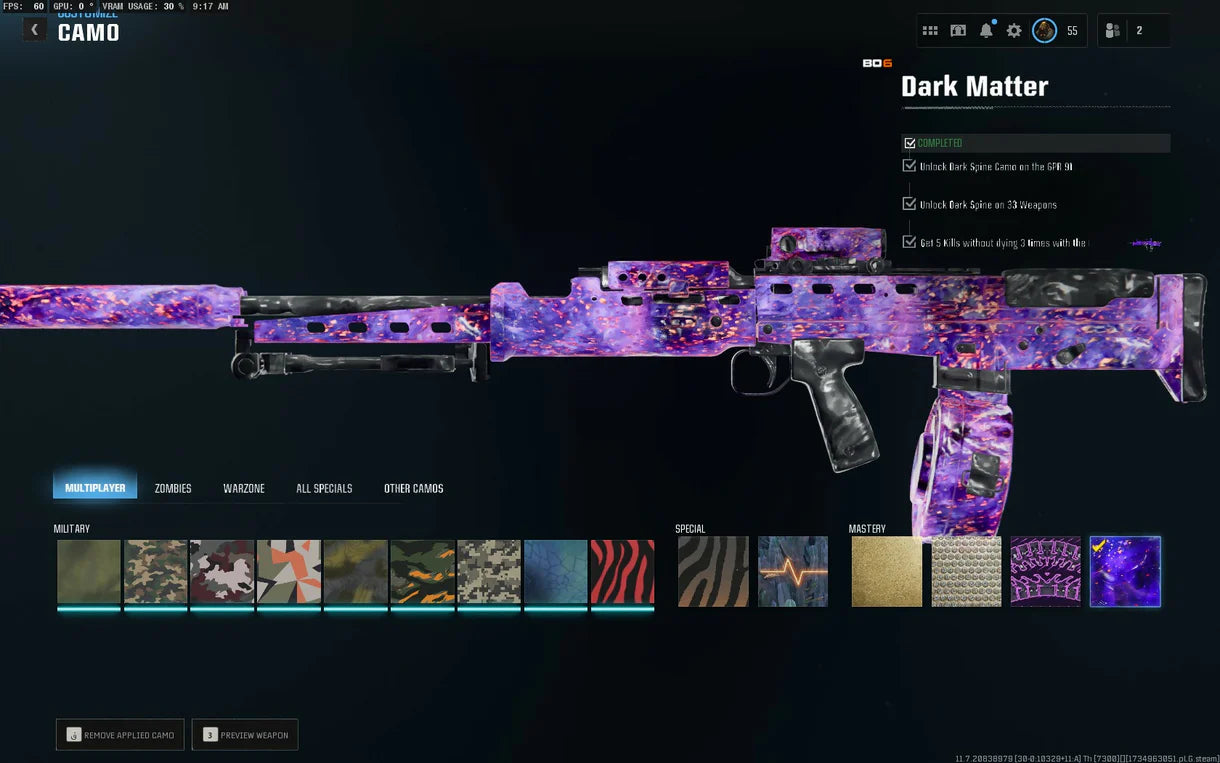
Task: Select the Other Camos tab
Action: 413,488
